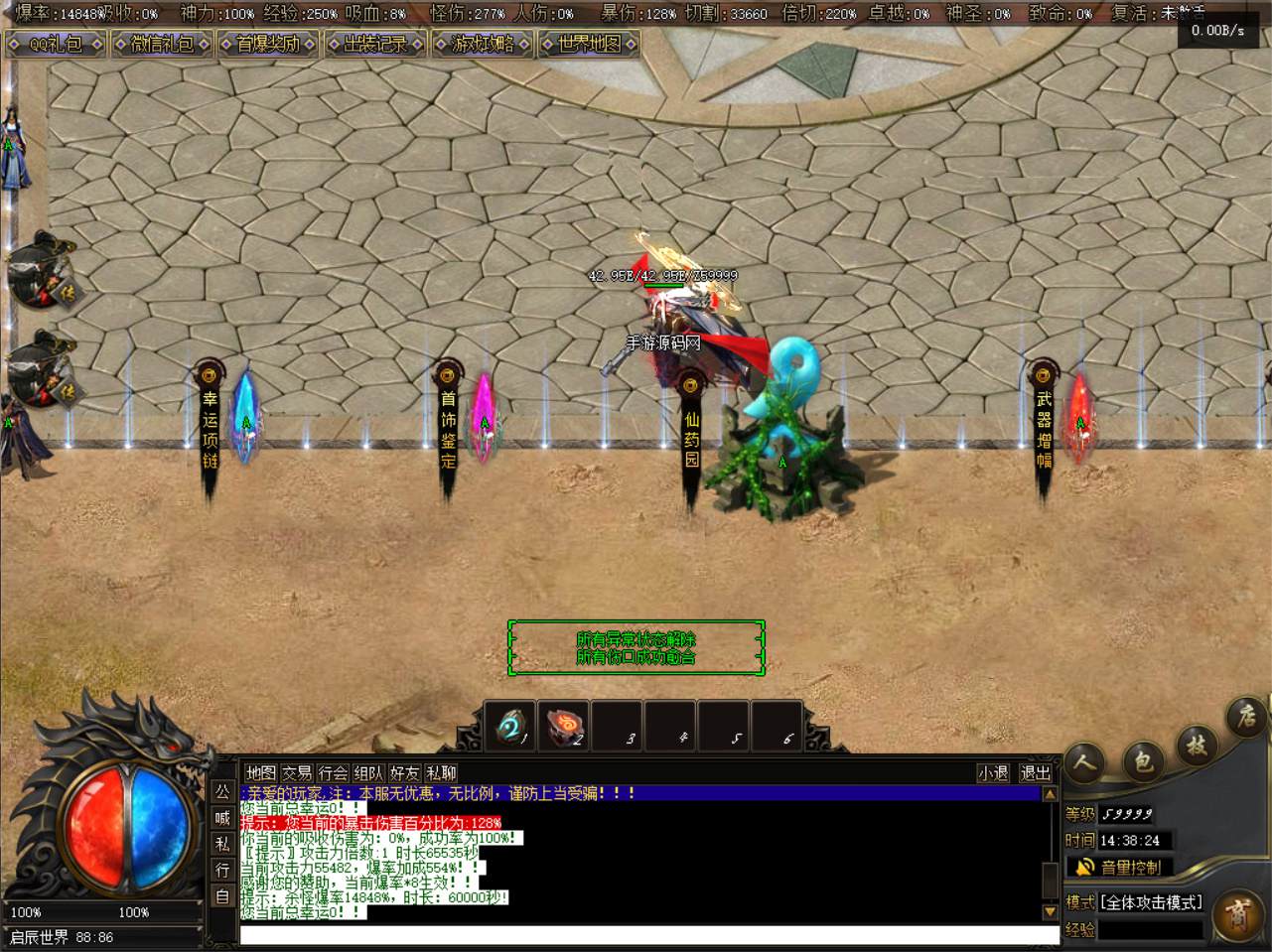
Task: Open the 组队 team panel
Action: point(368,772)
